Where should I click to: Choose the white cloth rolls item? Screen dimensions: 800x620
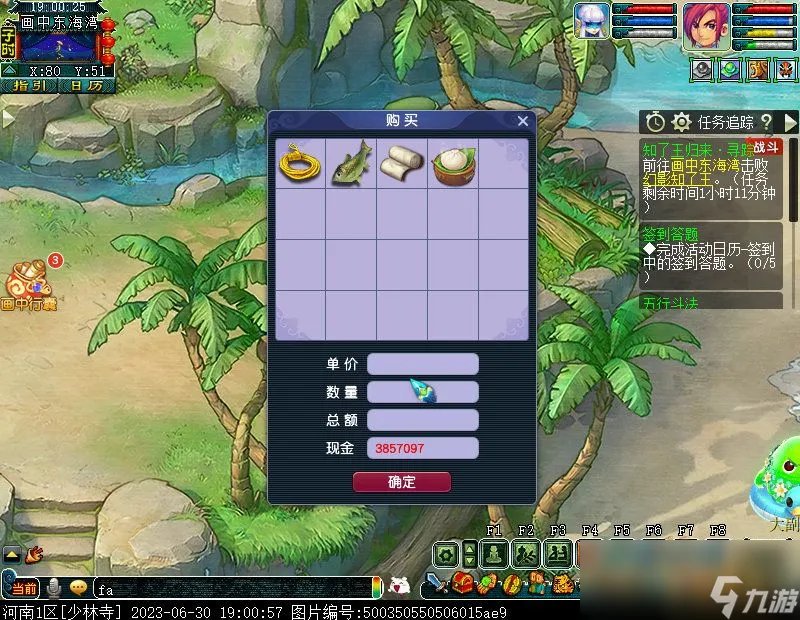[402, 163]
